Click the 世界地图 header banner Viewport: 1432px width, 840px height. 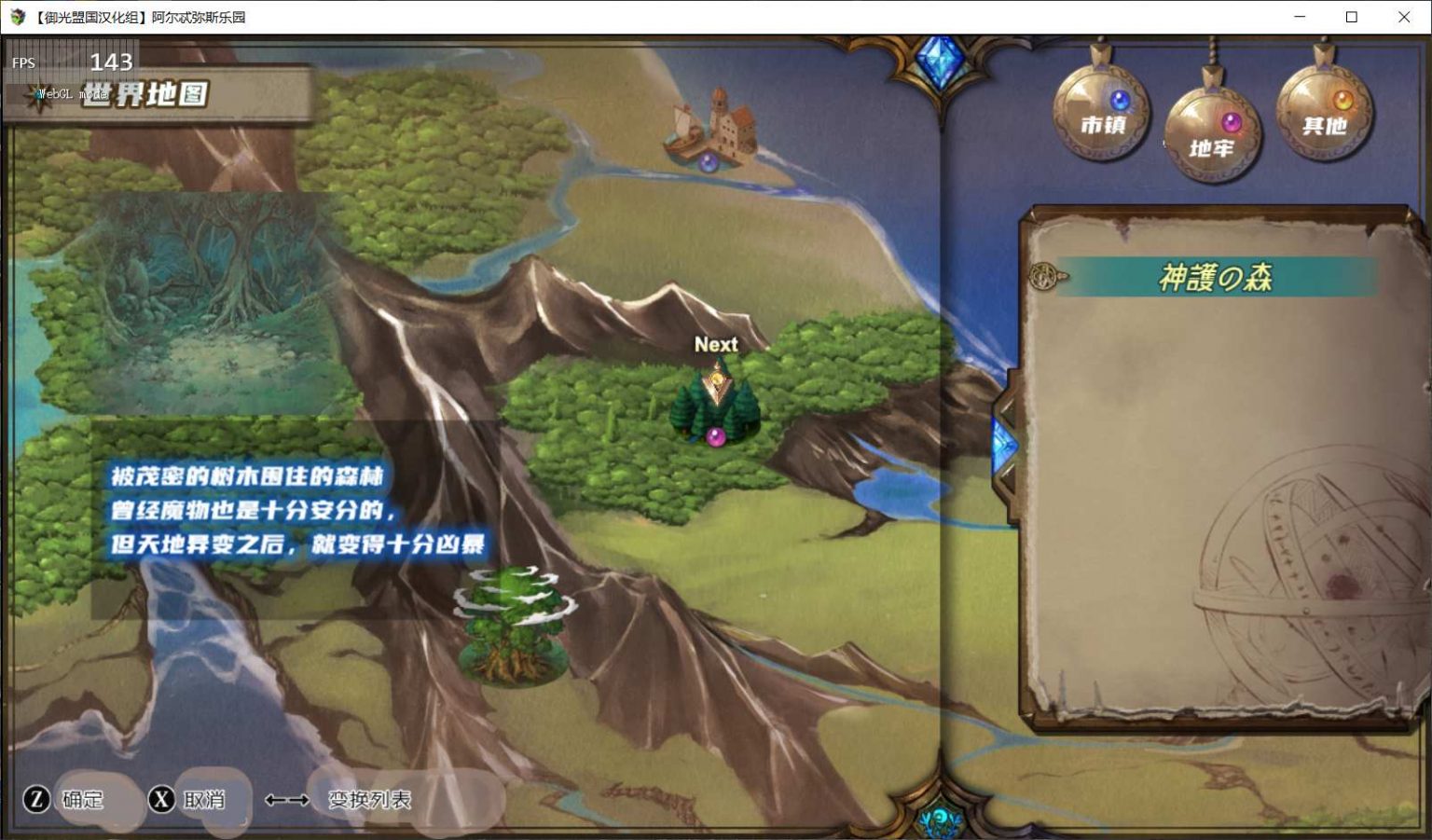tap(145, 92)
